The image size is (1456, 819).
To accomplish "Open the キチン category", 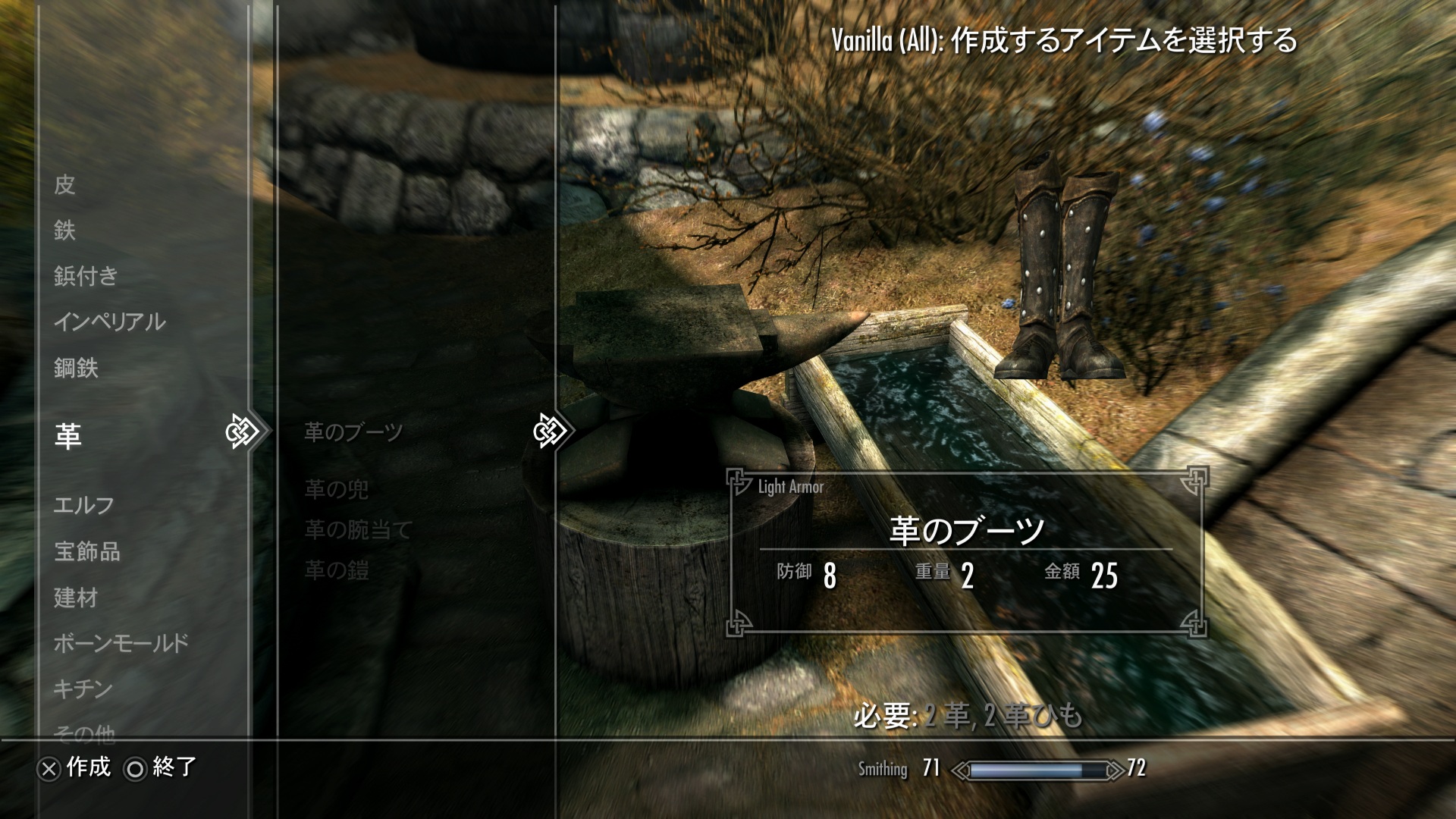I will [83, 689].
